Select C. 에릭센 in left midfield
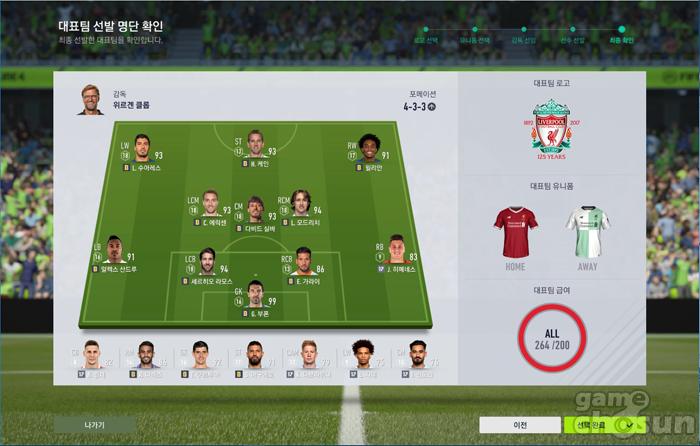 pyautogui.click(x=211, y=207)
